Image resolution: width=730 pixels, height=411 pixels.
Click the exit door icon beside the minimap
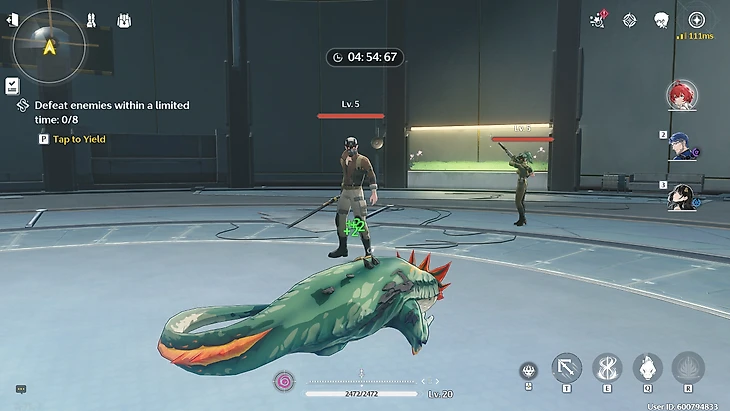(12, 20)
